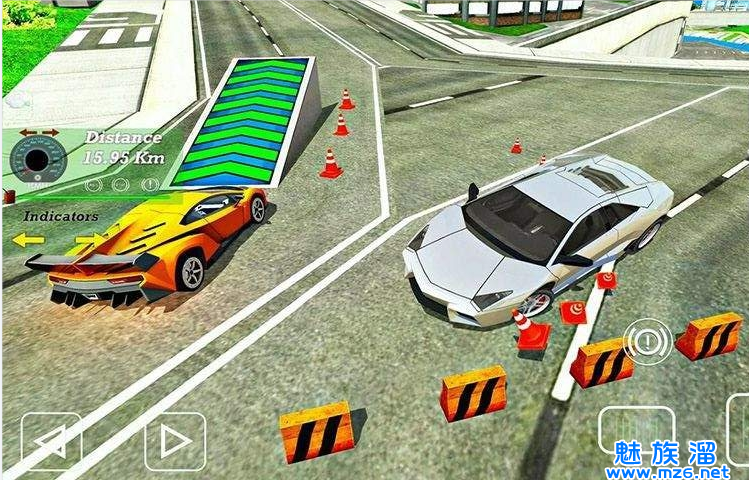Turn on the right yellow indicator arrow
Screen dimensions: 749x480
(x=89, y=240)
